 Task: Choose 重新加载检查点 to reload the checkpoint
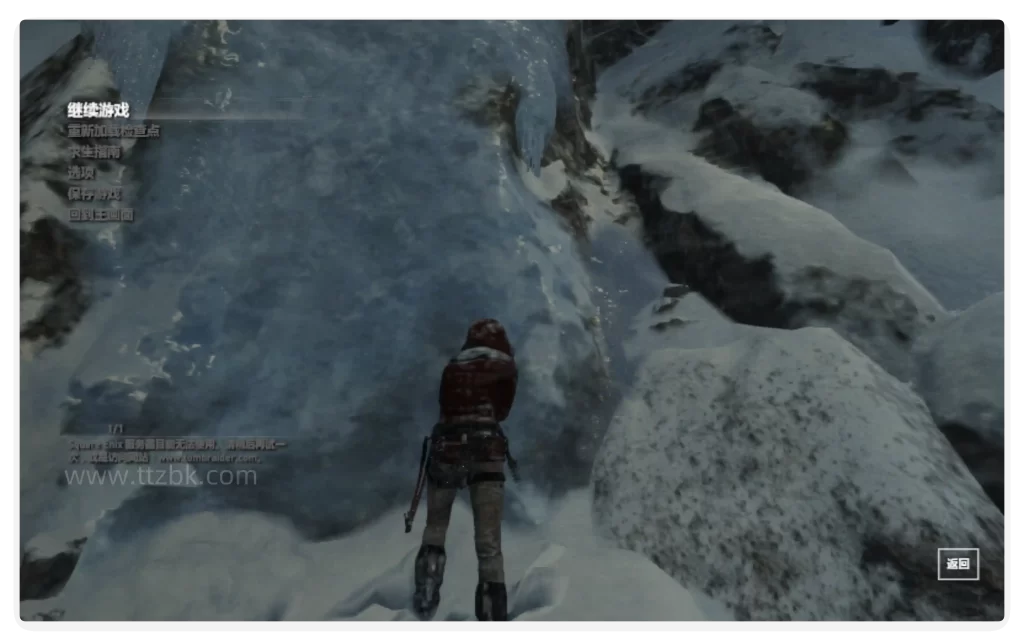point(113,131)
